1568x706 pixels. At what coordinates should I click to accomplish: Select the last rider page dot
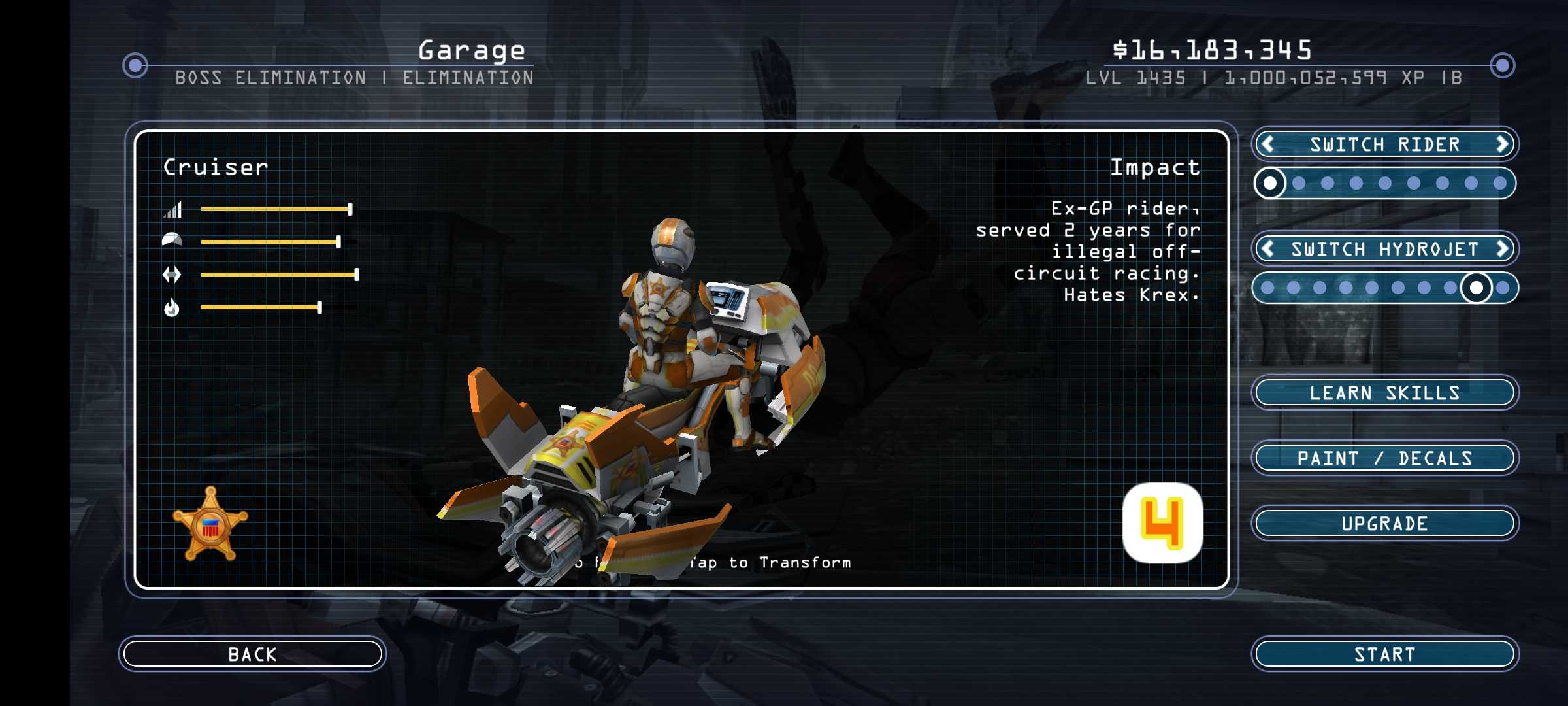(1500, 183)
